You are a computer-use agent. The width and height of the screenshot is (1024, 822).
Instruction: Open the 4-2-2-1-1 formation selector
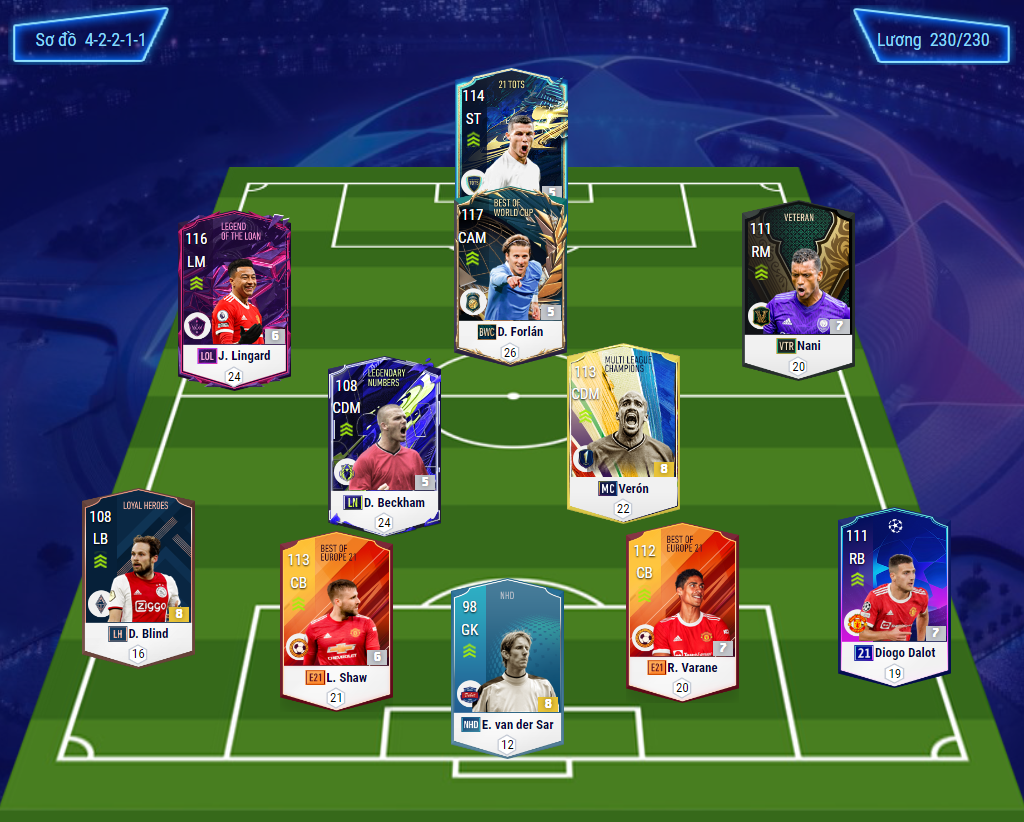(x=90, y=41)
